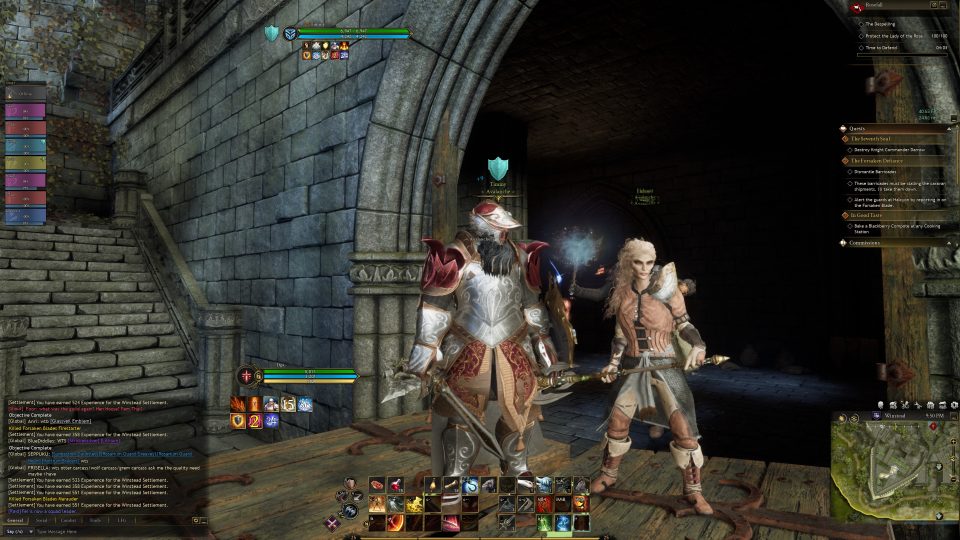Switch to the General chat tab
Screen dimensions: 960x540
coord(16,520)
